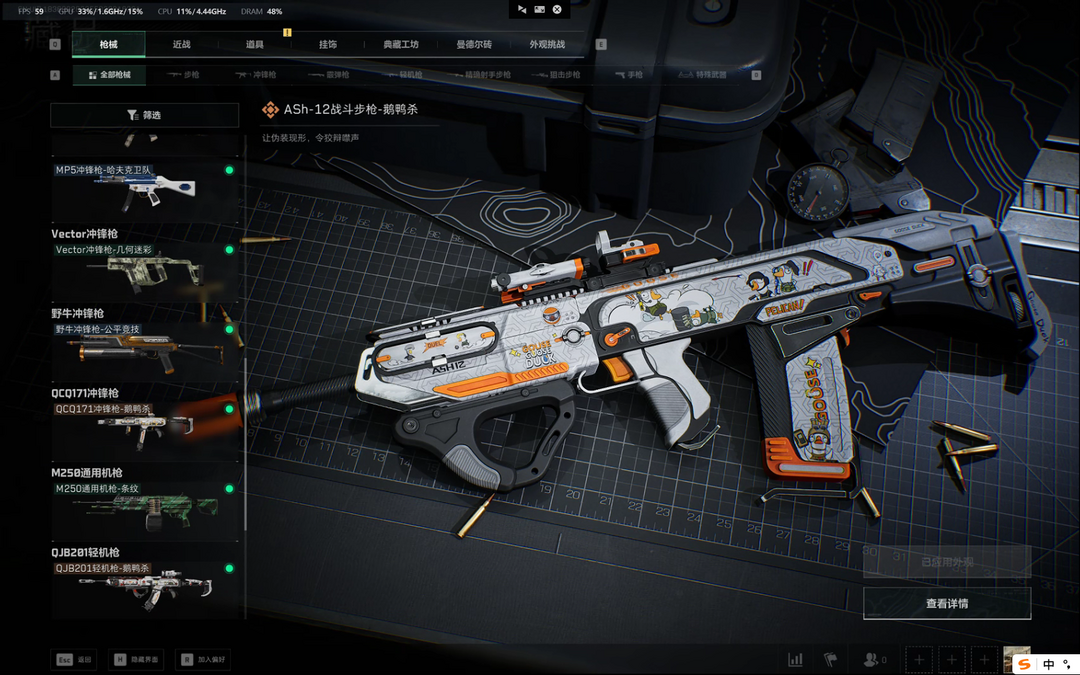Switch to the 近战 melee tab

point(181,44)
